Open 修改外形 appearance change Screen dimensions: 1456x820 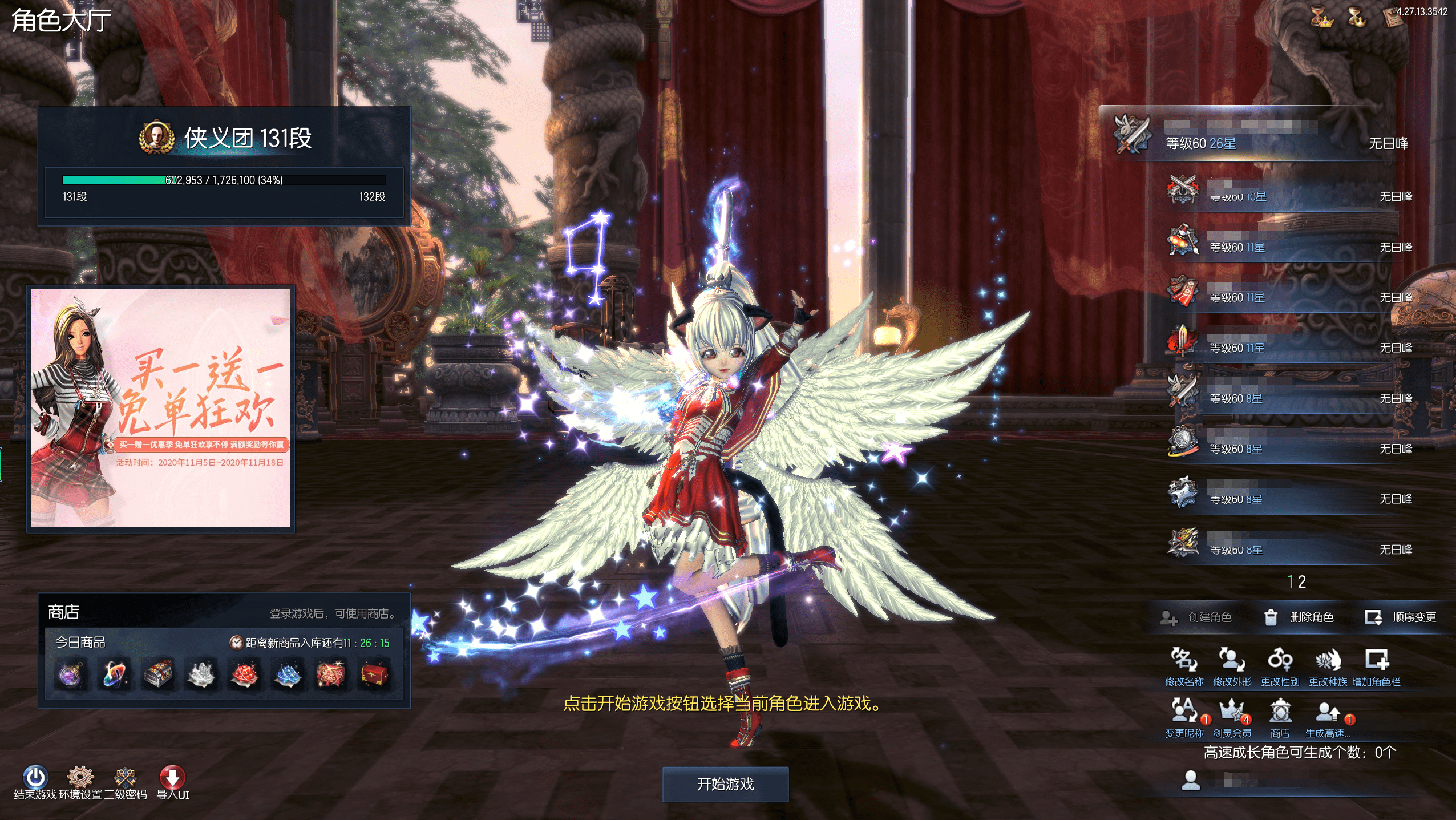click(1232, 665)
